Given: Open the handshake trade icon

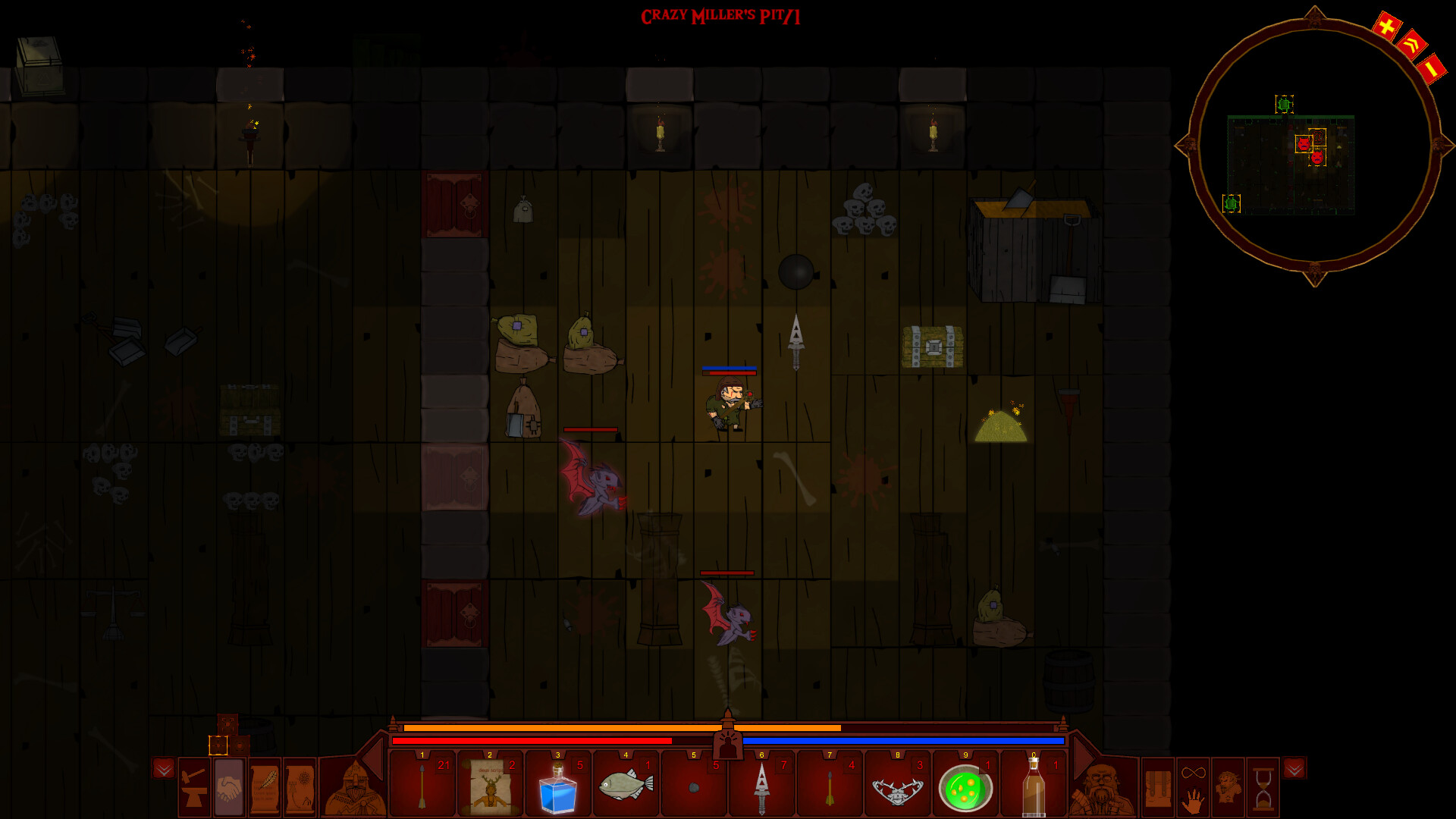Looking at the screenshot, I should 229,789.
